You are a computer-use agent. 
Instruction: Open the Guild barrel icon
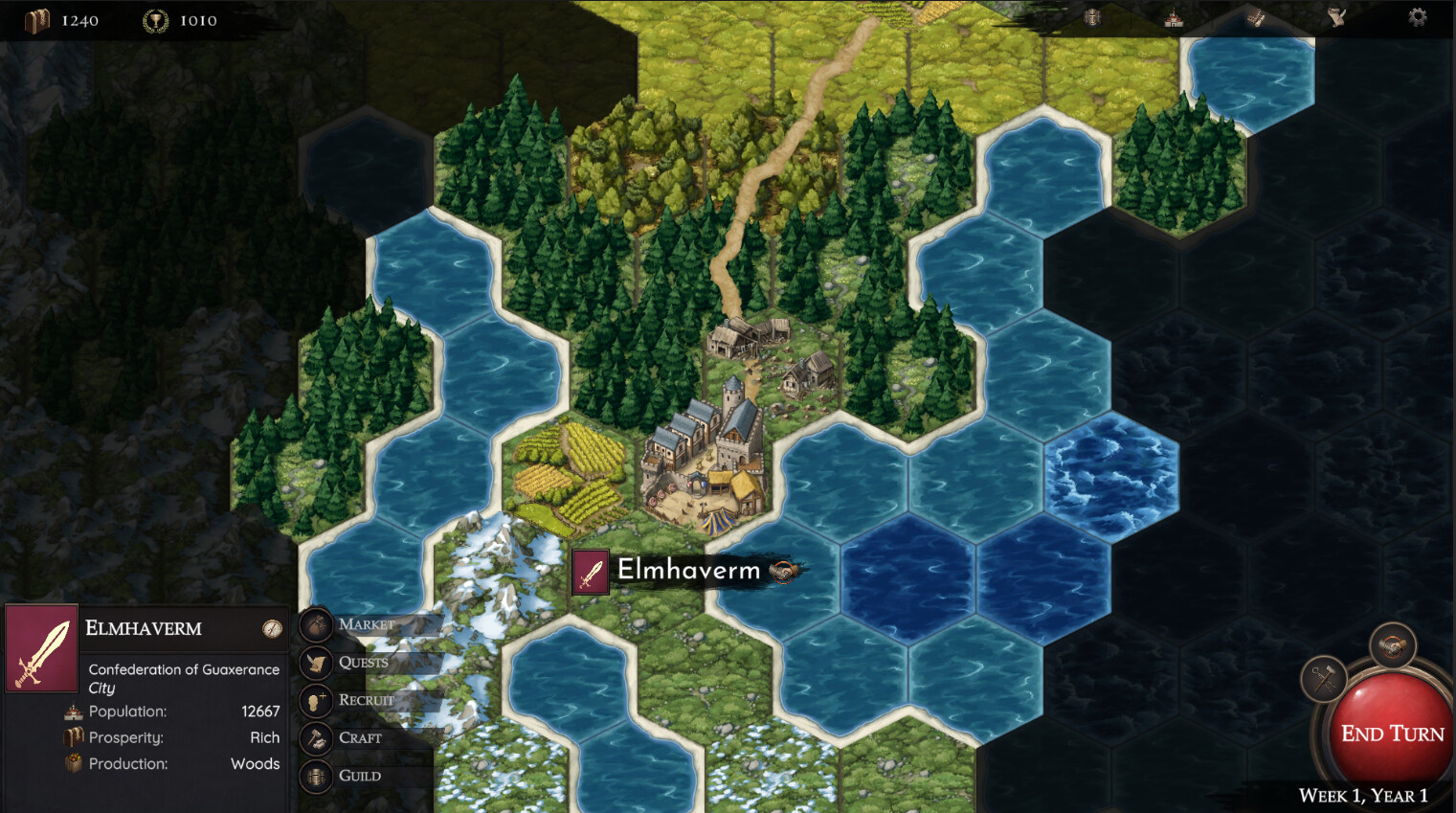(316, 776)
